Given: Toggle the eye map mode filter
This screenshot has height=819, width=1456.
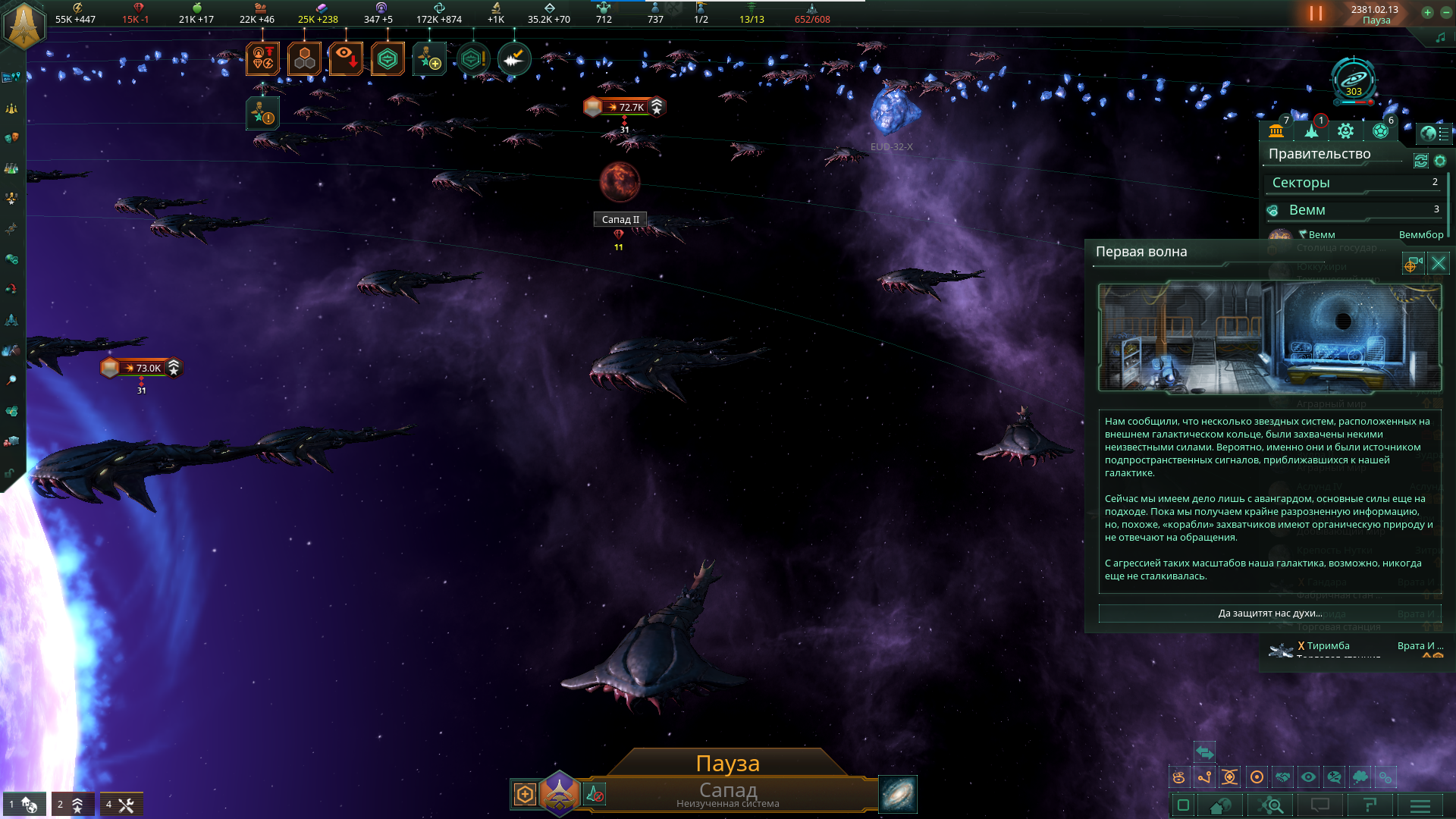Looking at the screenshot, I should pyautogui.click(x=1308, y=777).
